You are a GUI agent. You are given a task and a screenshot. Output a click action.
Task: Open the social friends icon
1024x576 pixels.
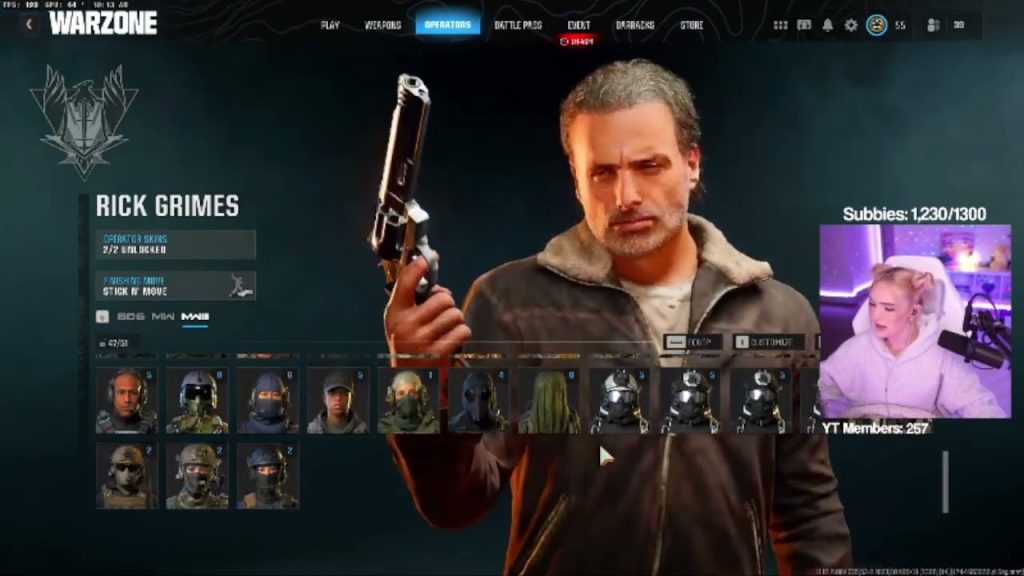tap(934, 25)
